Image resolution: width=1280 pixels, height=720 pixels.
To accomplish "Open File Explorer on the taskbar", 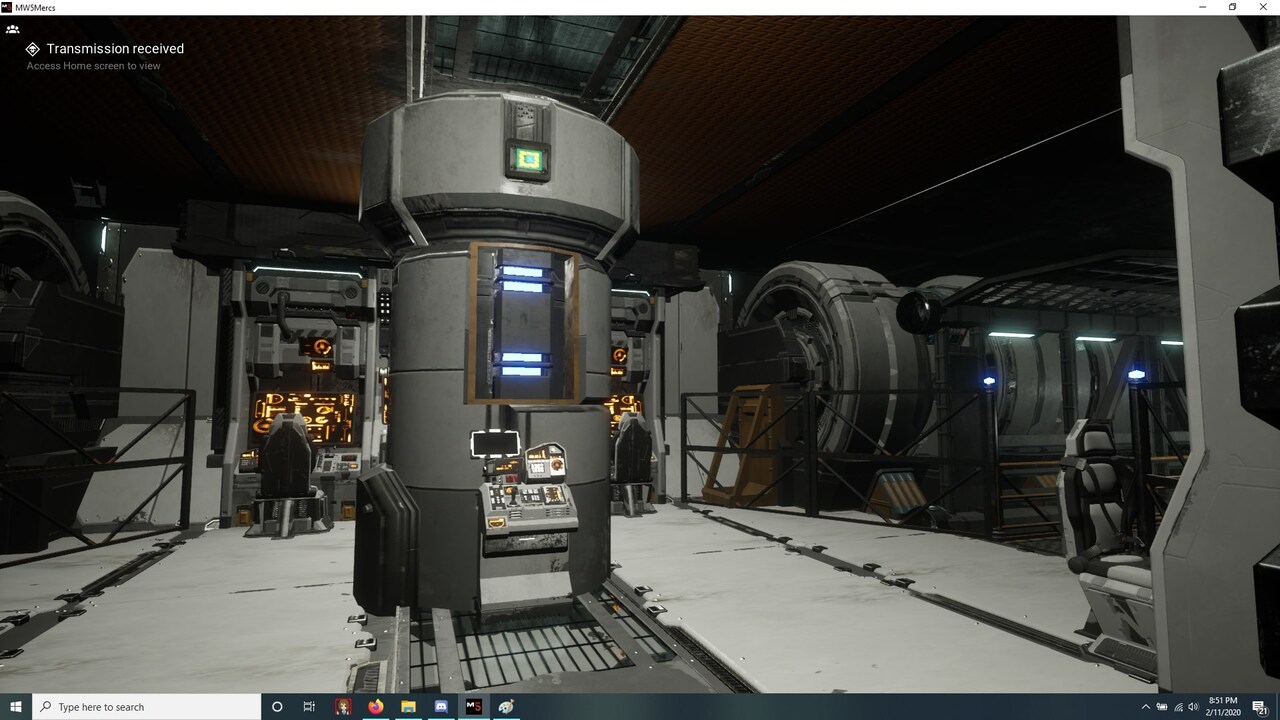I will [408, 707].
